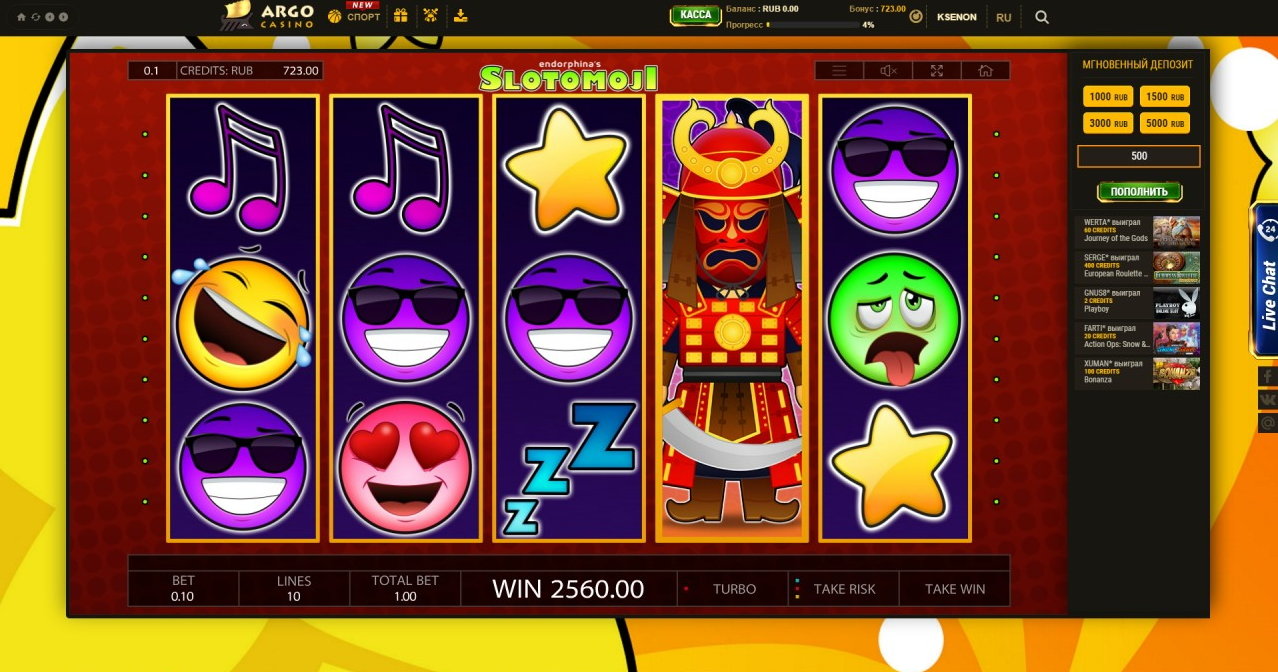Choose the 3000 RUB deposit option

tap(1108, 123)
